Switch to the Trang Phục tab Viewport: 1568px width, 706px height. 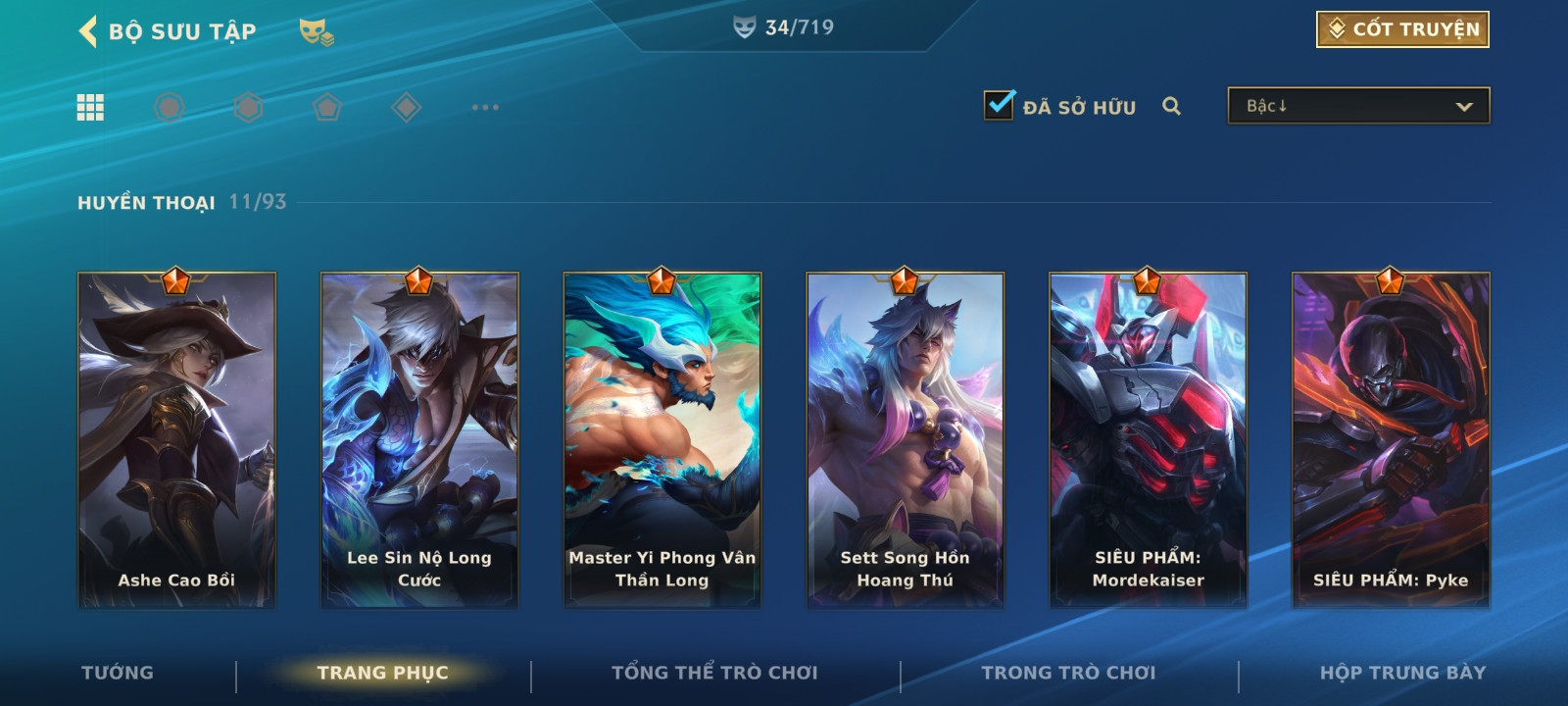pyautogui.click(x=382, y=673)
